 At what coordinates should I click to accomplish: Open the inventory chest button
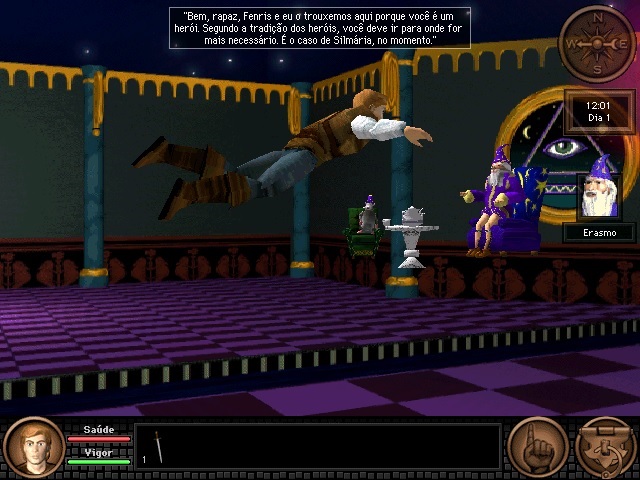604,447
